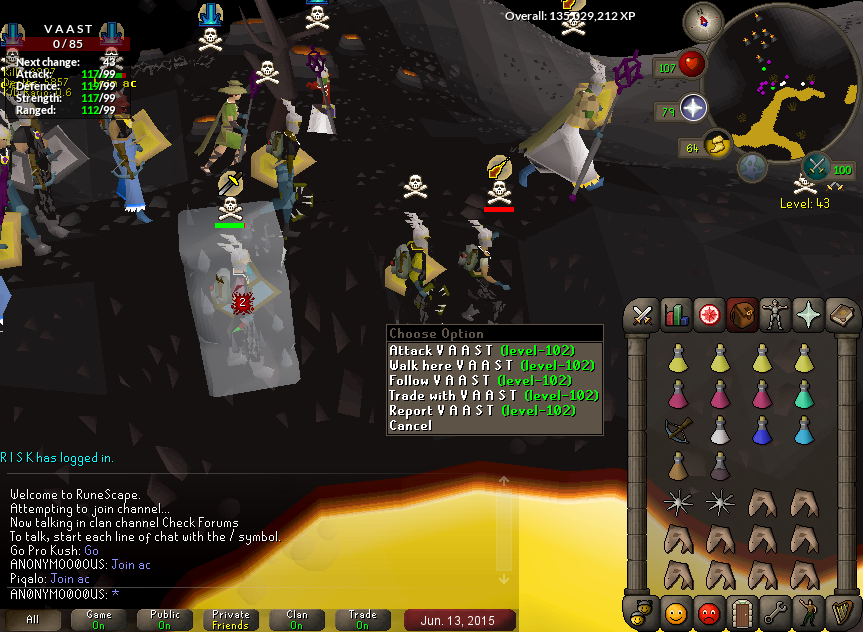Open the Worn Equipment tab

tap(776, 316)
